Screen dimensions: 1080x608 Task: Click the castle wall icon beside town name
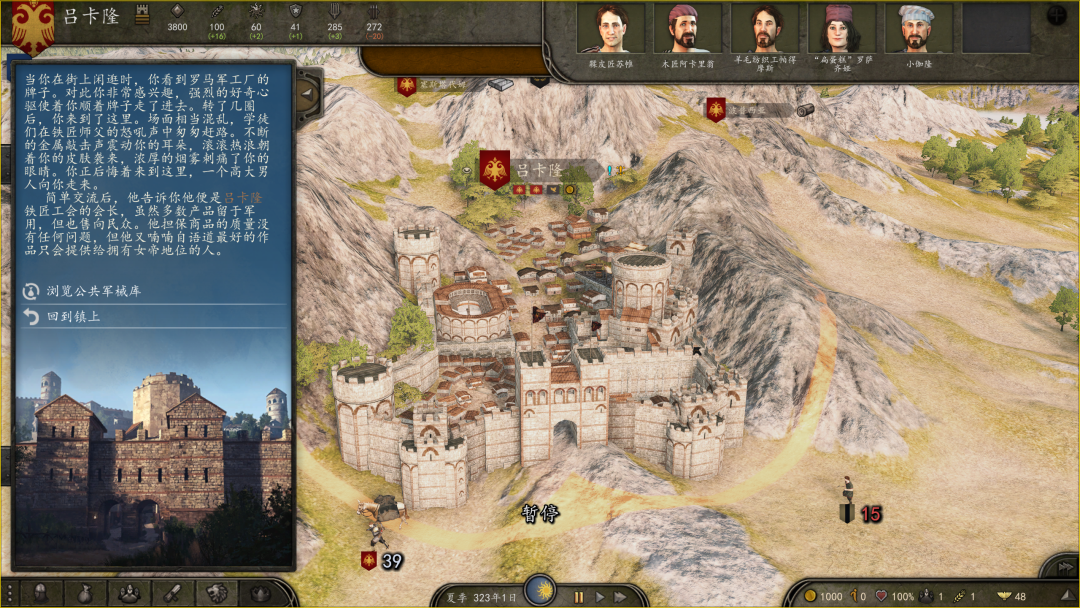[x=141, y=17]
